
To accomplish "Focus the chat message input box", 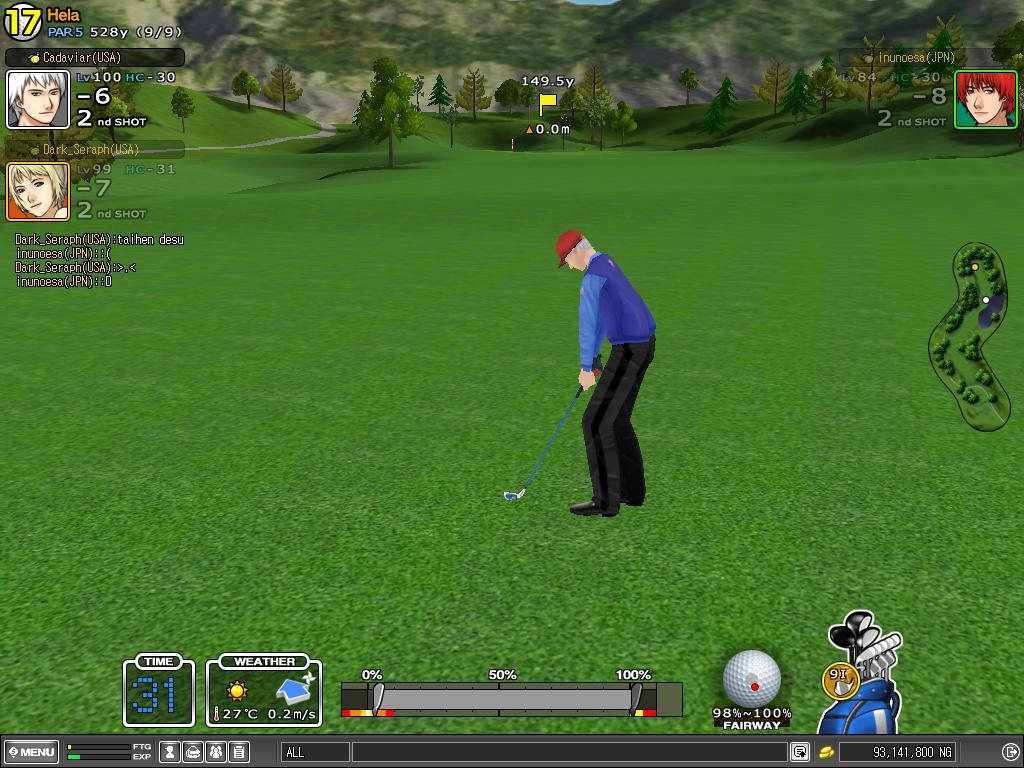I will 568,752.
